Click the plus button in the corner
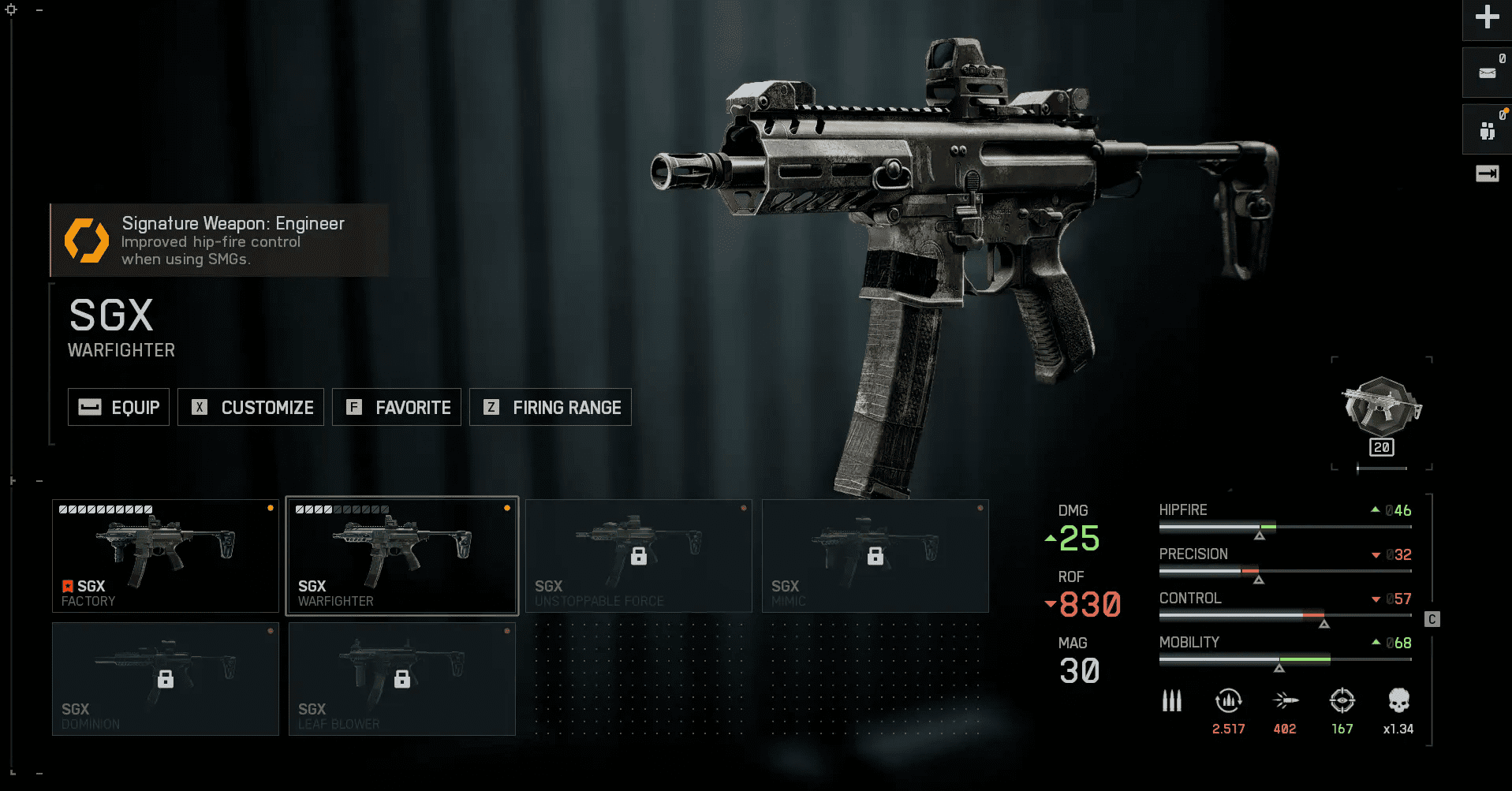Viewport: 1512px width, 791px height. (1488, 17)
